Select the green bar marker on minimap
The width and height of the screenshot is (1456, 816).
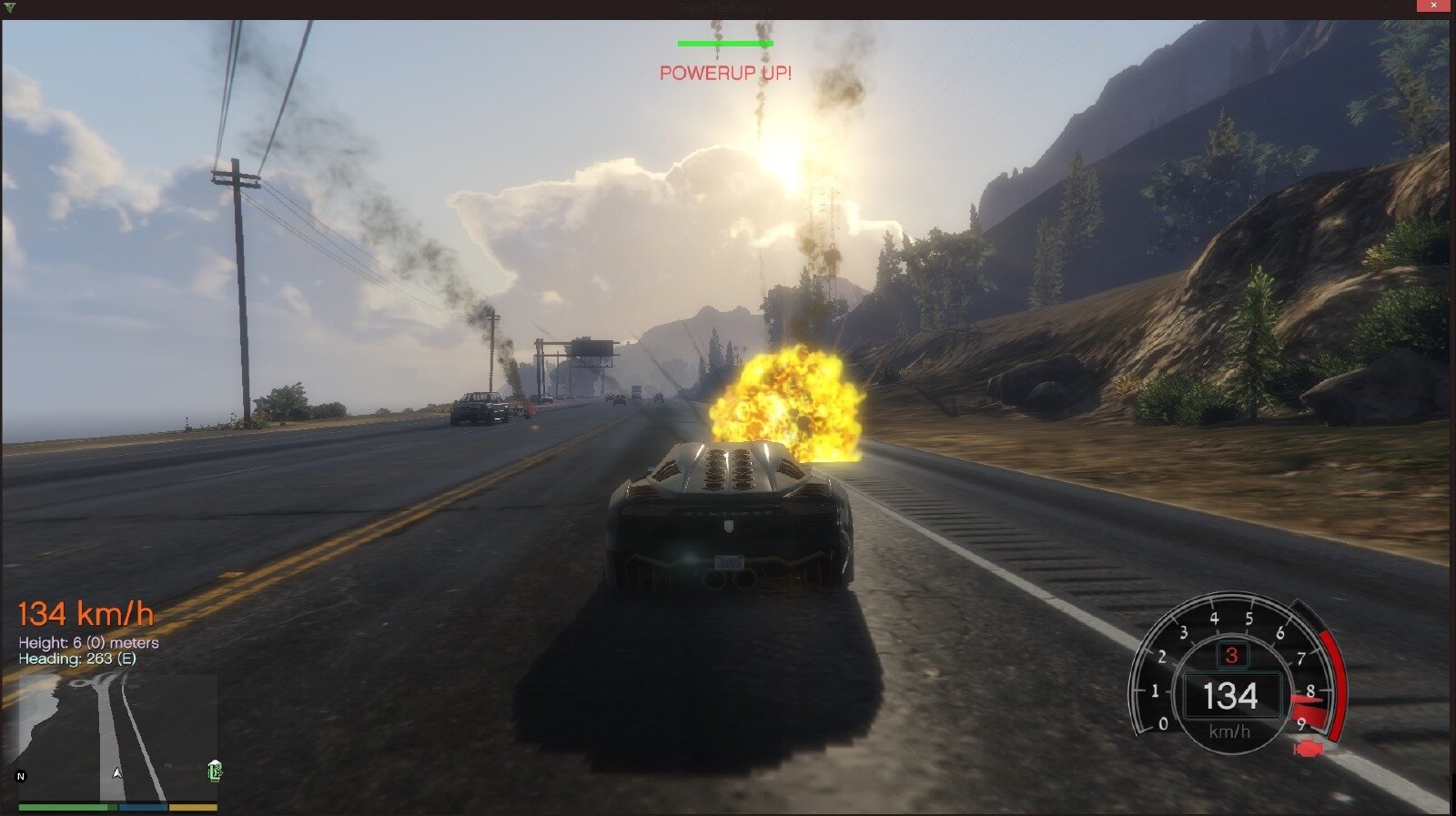click(215, 771)
